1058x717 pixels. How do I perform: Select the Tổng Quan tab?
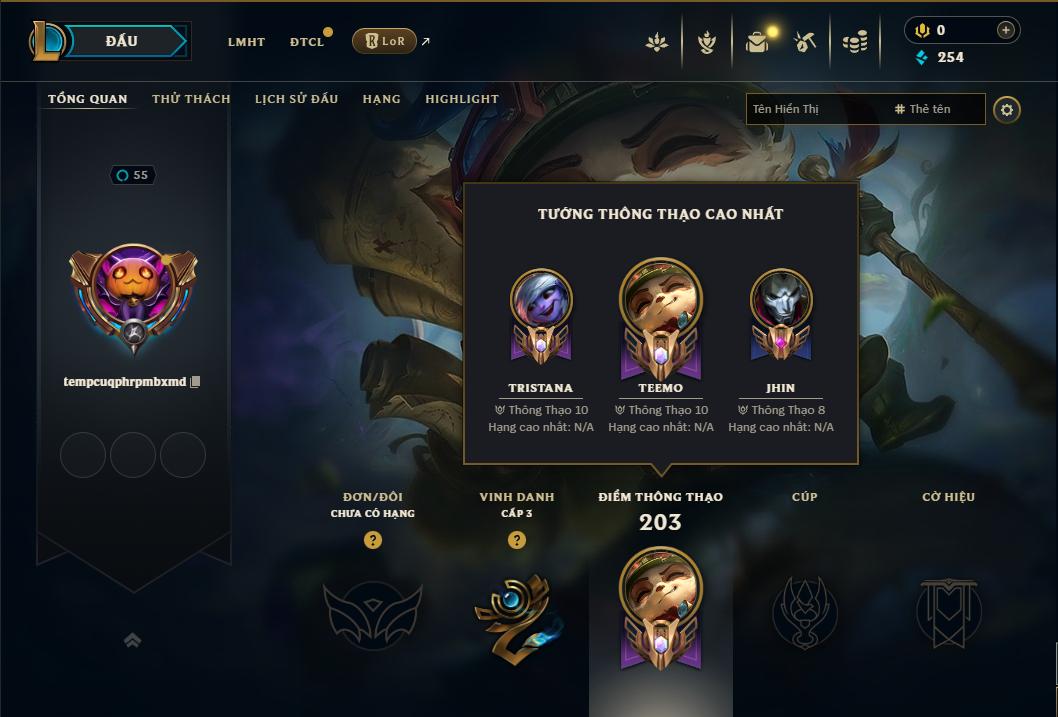[88, 99]
